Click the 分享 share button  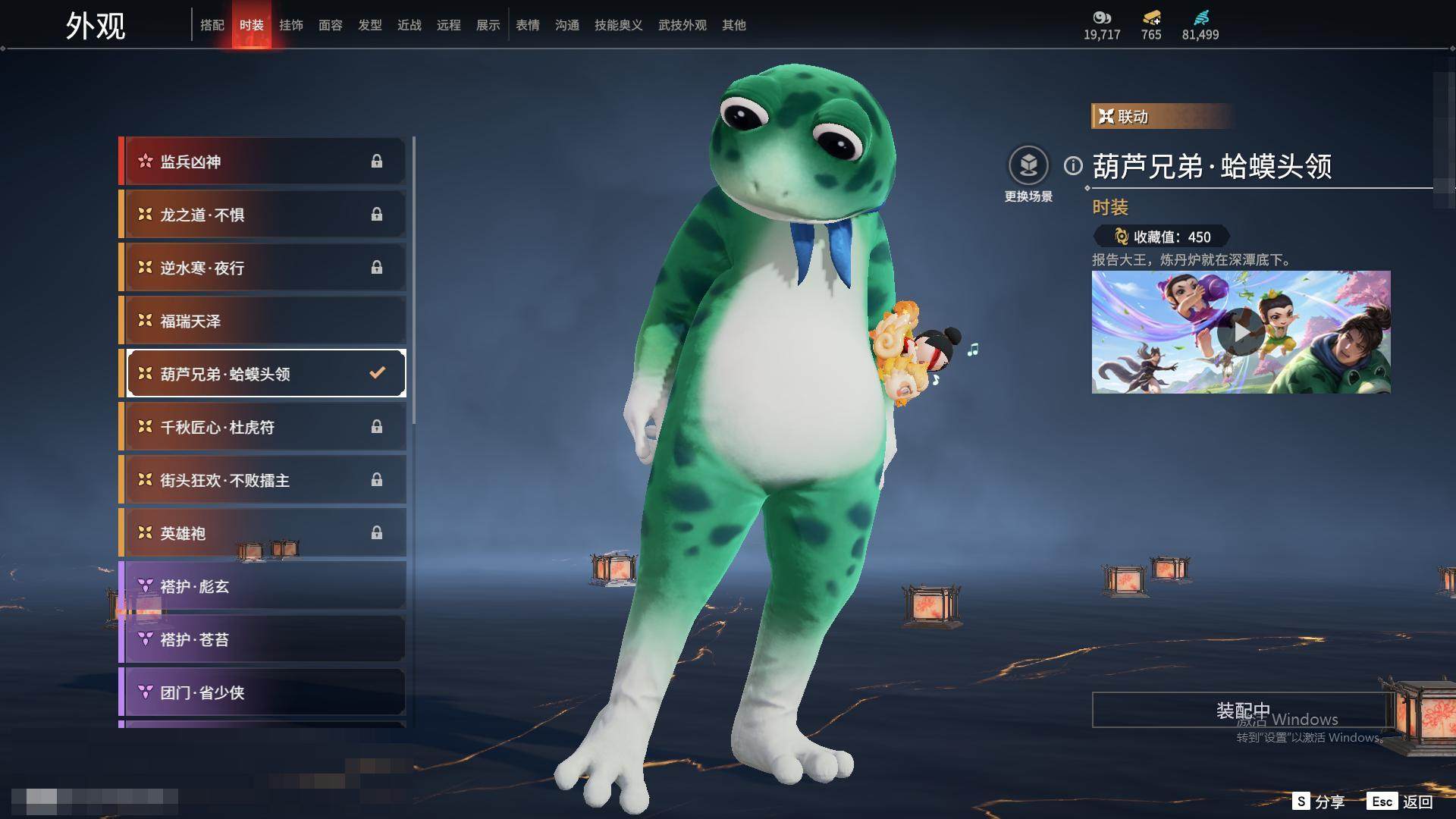1319,802
